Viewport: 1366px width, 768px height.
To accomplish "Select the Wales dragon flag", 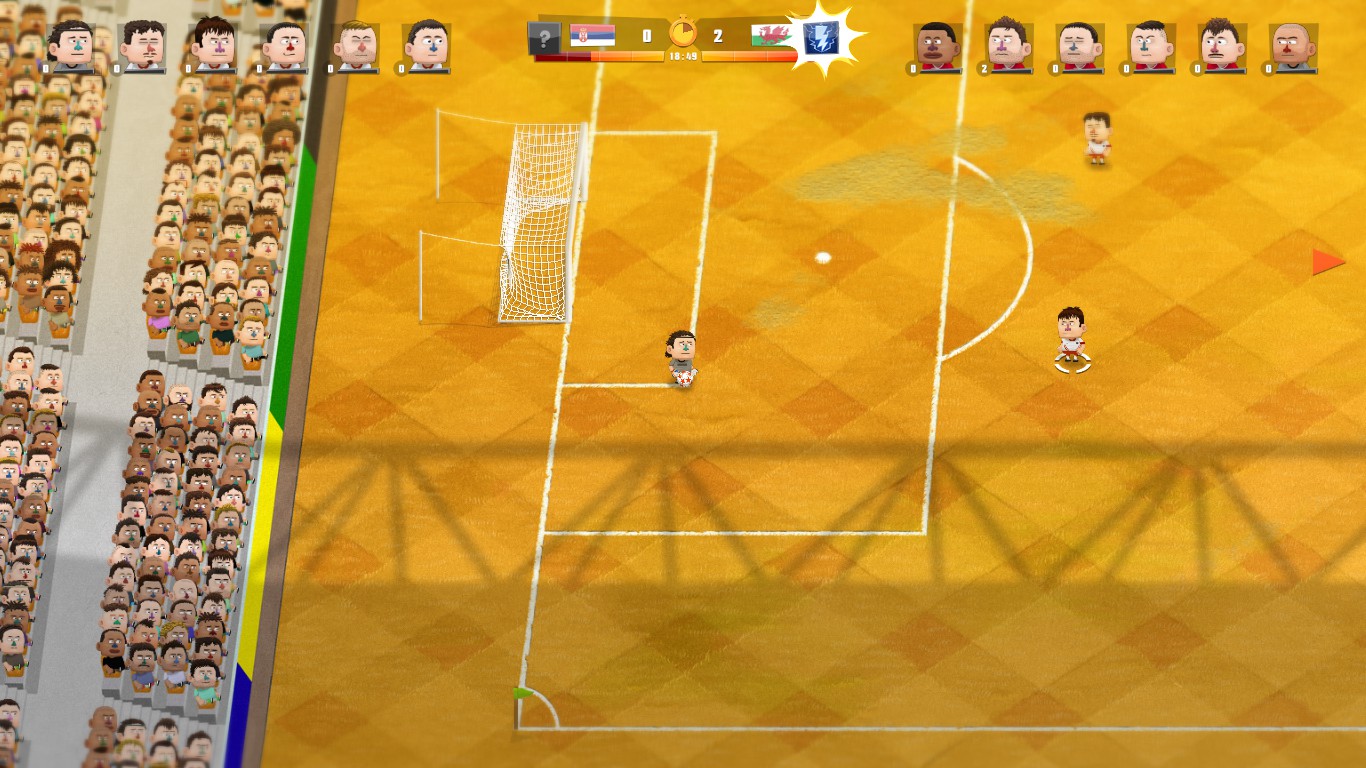I will [x=771, y=37].
